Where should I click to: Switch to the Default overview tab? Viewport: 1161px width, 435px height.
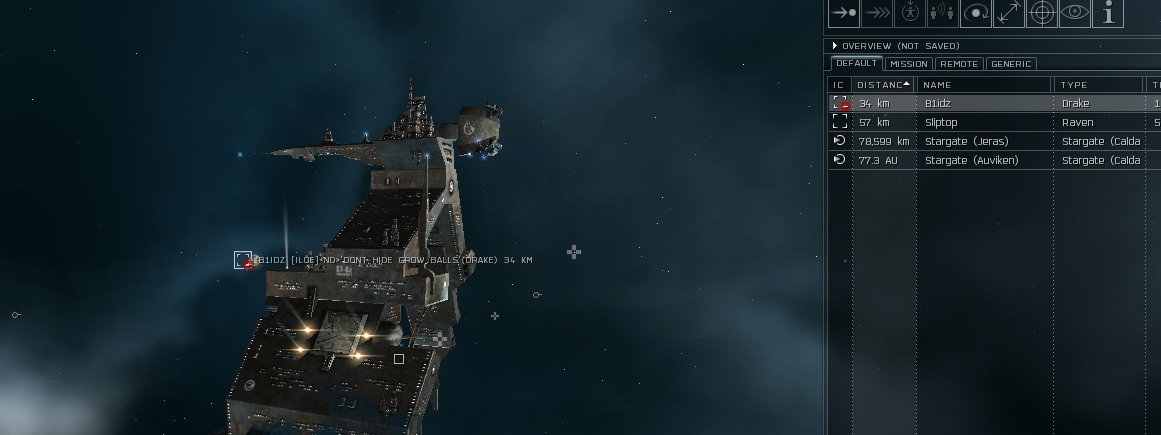[856, 64]
